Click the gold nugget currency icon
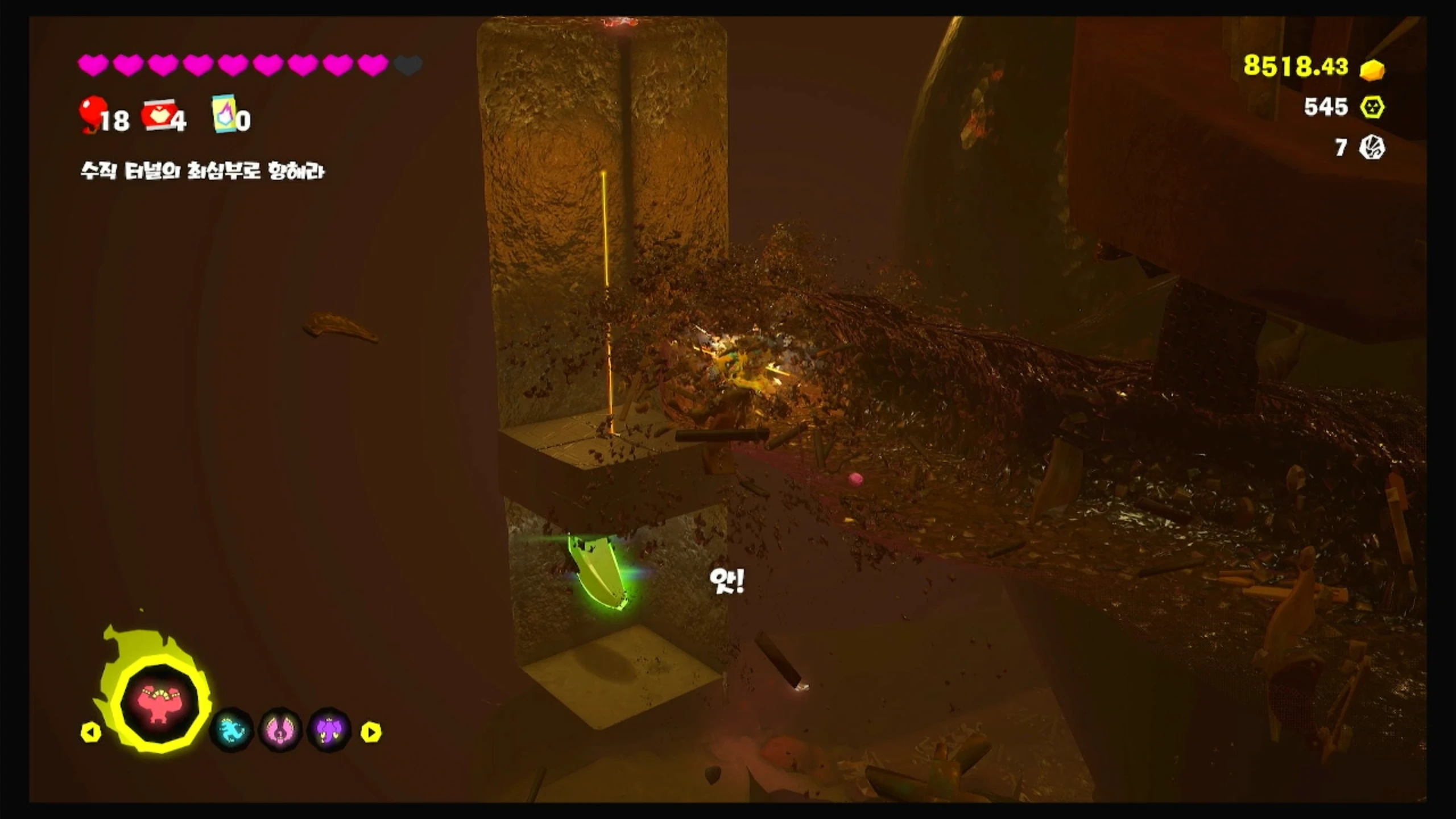Screen dimensions: 1456x819 pos(1372,69)
